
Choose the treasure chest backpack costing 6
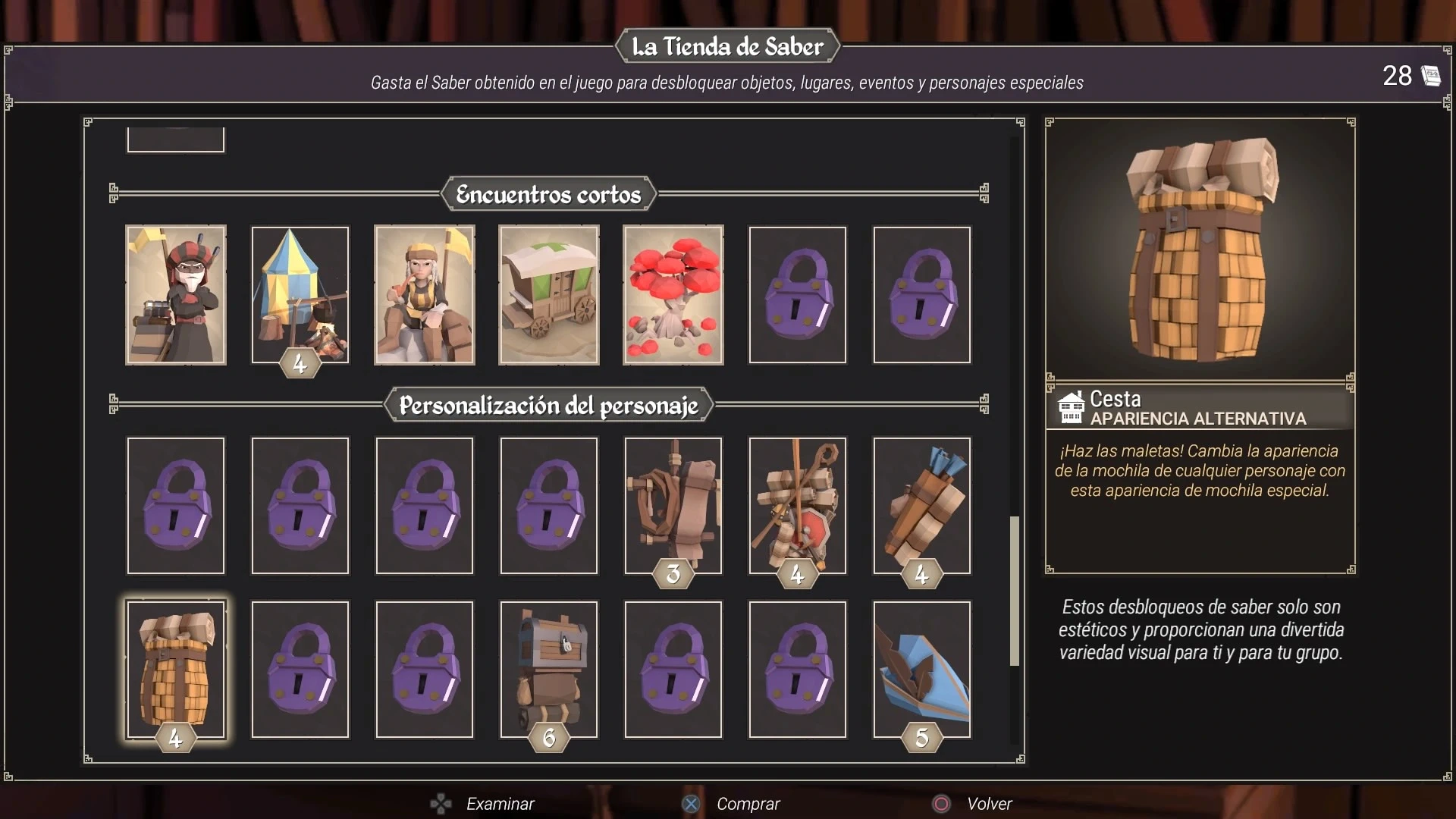pos(549,669)
